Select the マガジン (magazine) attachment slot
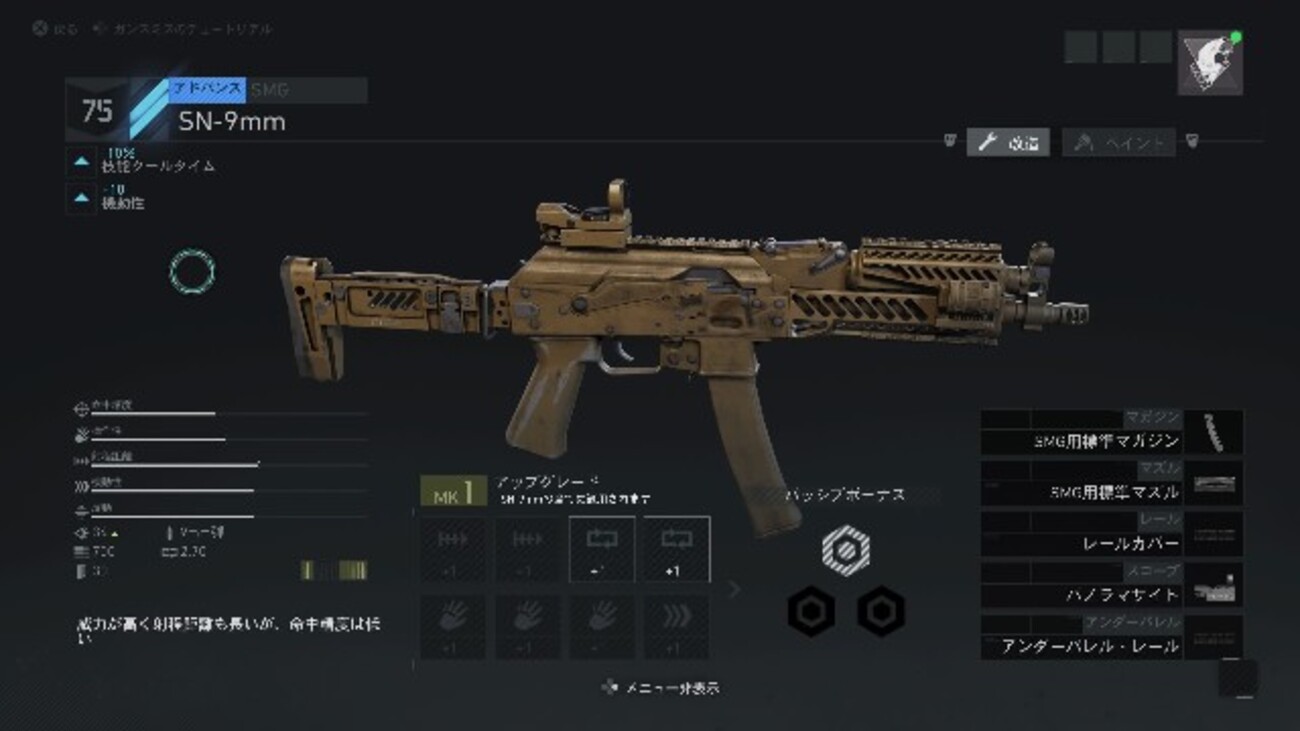Screen dimensions: 1300x731 coord(1111,433)
